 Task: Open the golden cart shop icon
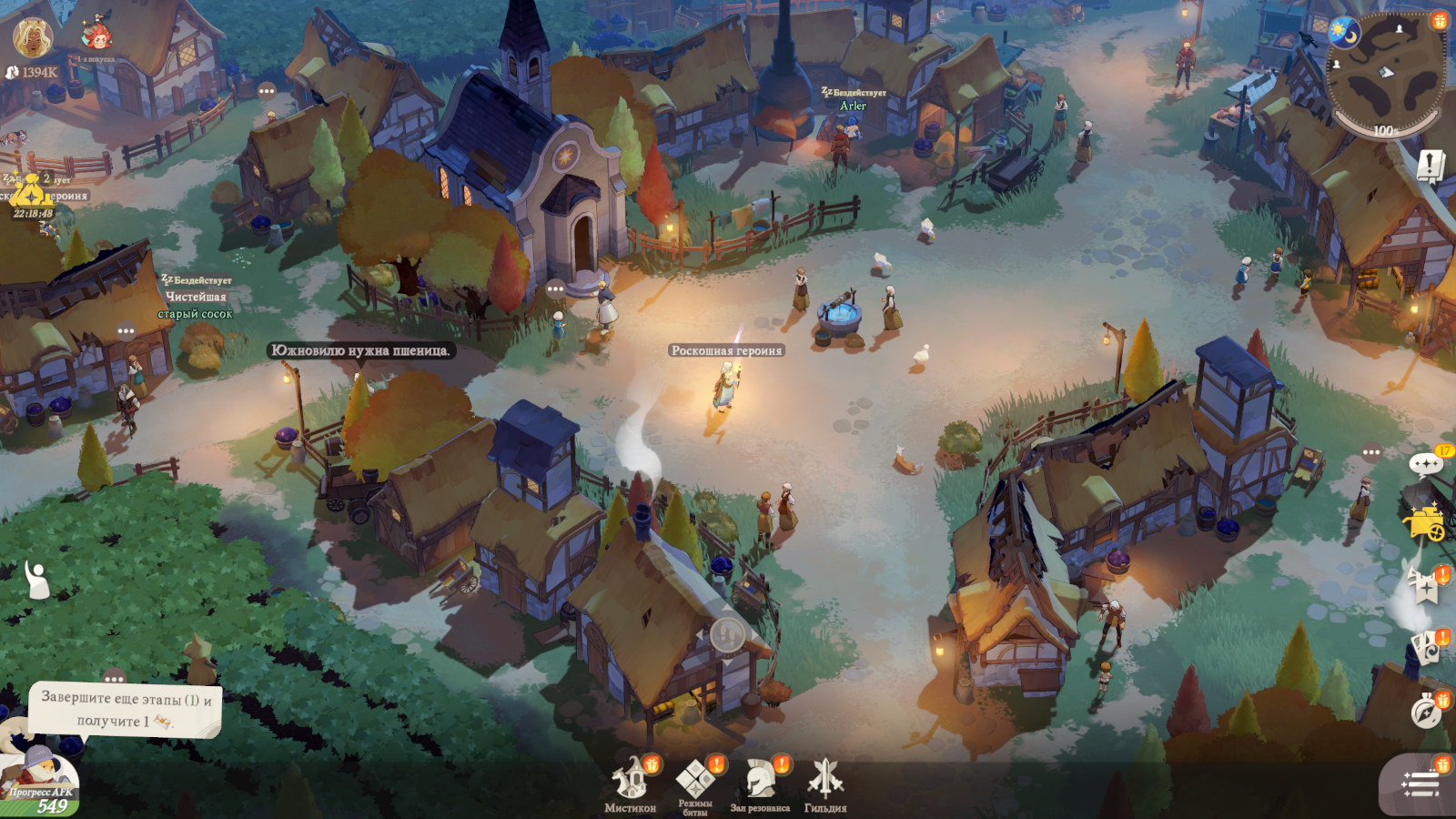[x=1425, y=523]
